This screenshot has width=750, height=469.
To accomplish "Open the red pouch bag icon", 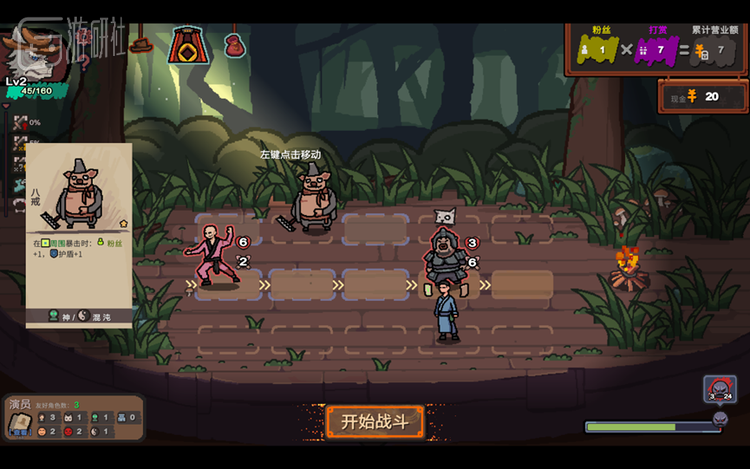I will click(x=234, y=45).
